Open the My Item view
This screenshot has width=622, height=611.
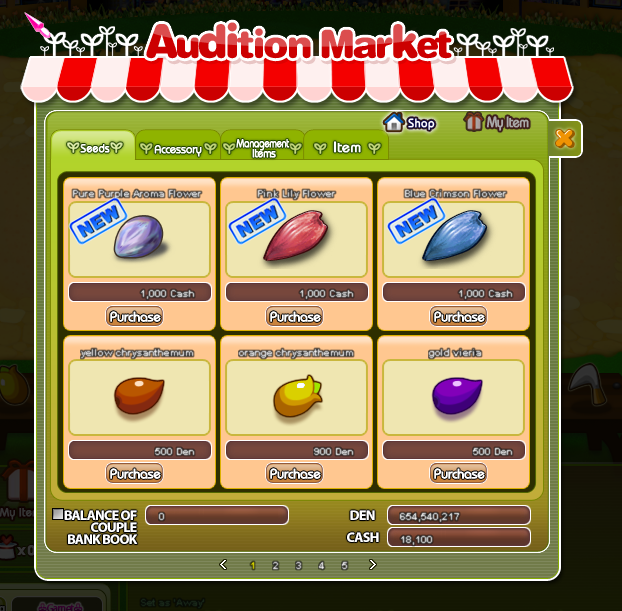pyautogui.click(x=497, y=122)
